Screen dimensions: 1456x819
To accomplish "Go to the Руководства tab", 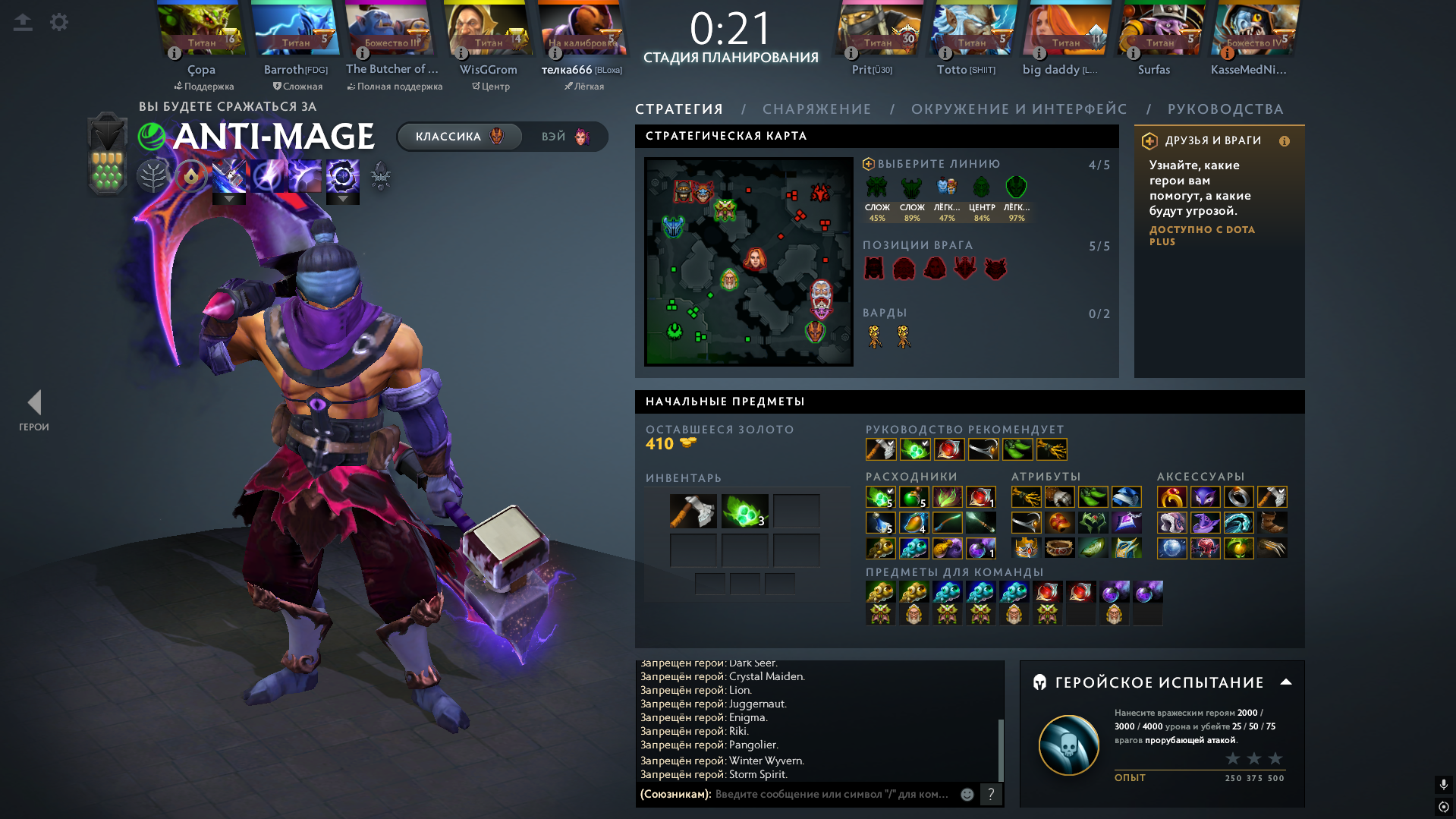I will tap(1225, 109).
